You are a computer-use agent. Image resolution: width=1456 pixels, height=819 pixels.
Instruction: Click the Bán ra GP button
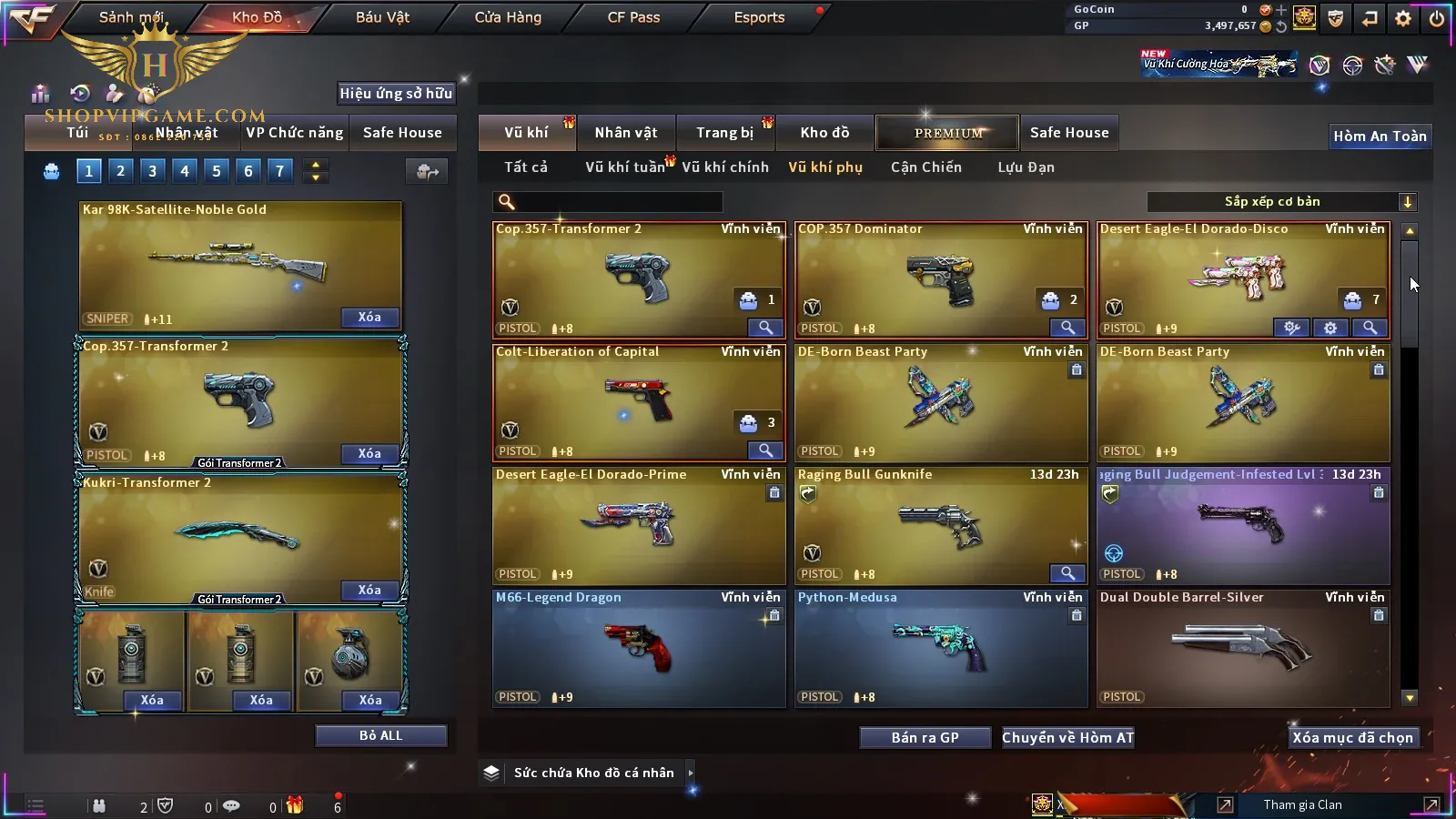tap(925, 737)
